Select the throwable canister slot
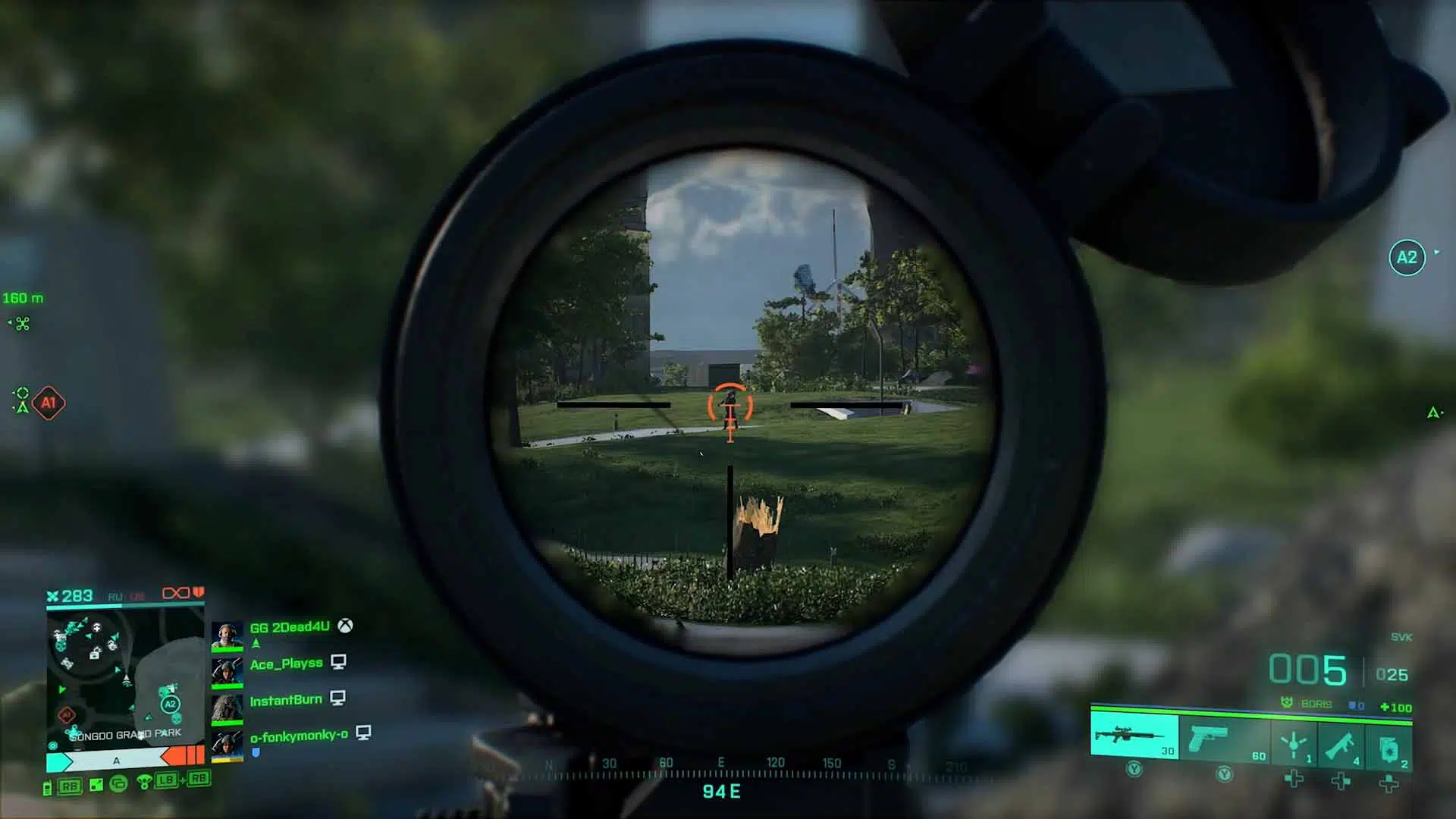The height and width of the screenshot is (819, 1456). coord(1389,748)
